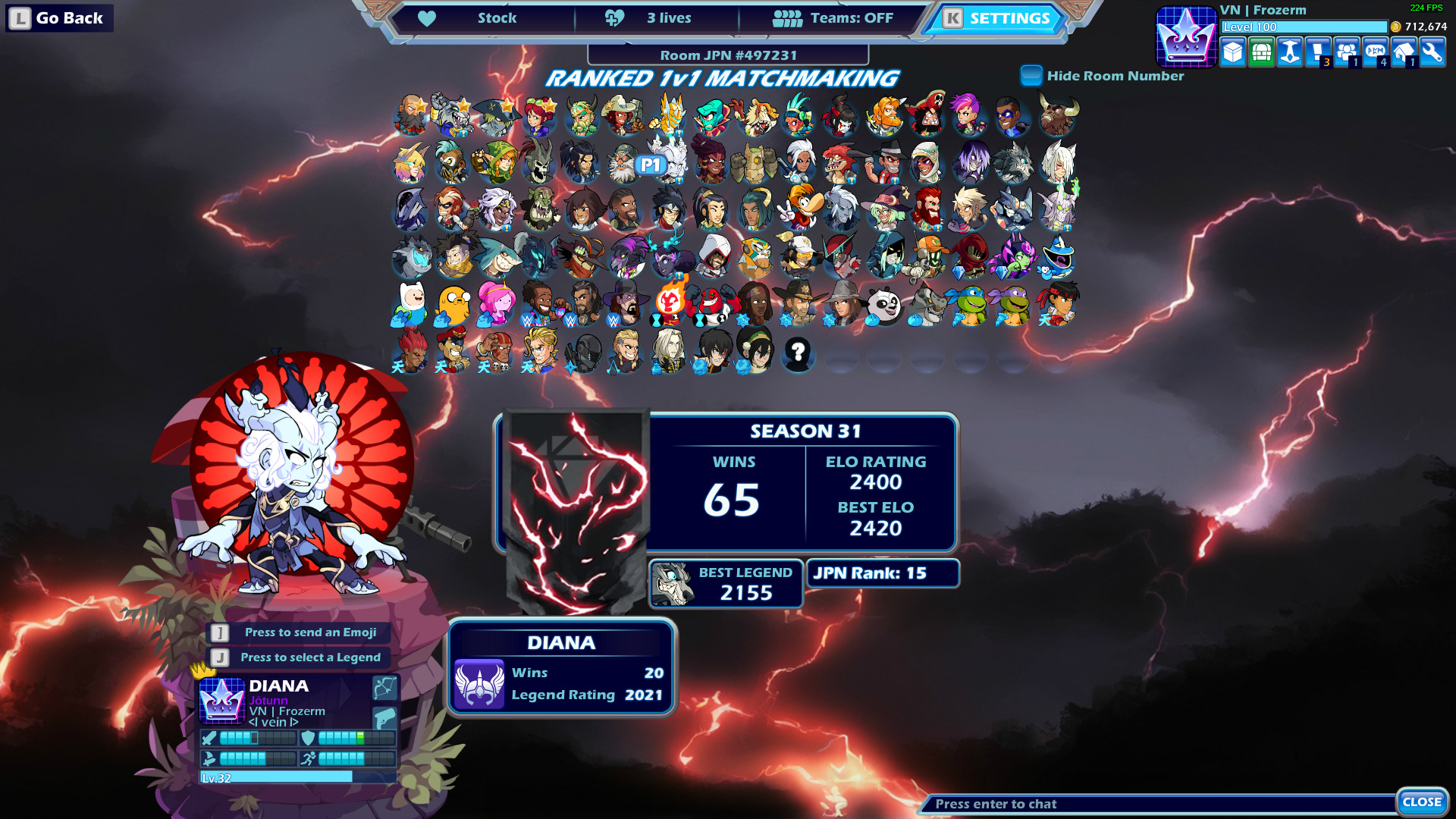The height and width of the screenshot is (819, 1456).
Task: Enable the Hide Room Number checkbox
Action: coord(1031,76)
